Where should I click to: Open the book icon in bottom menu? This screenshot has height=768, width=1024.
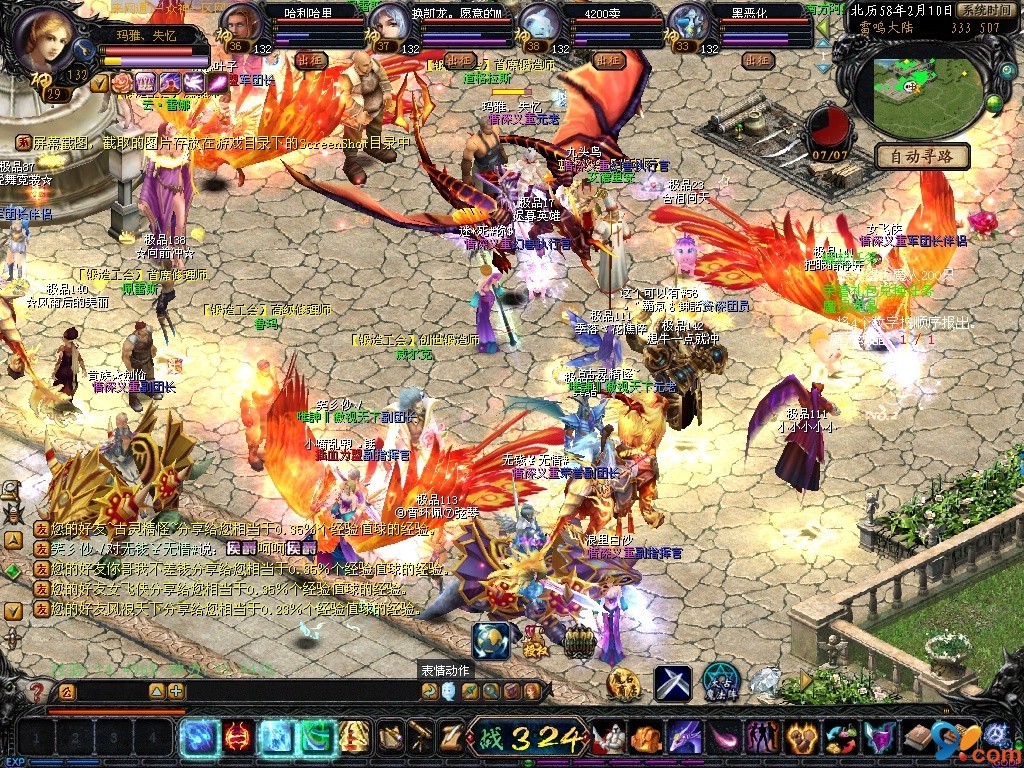(920, 739)
